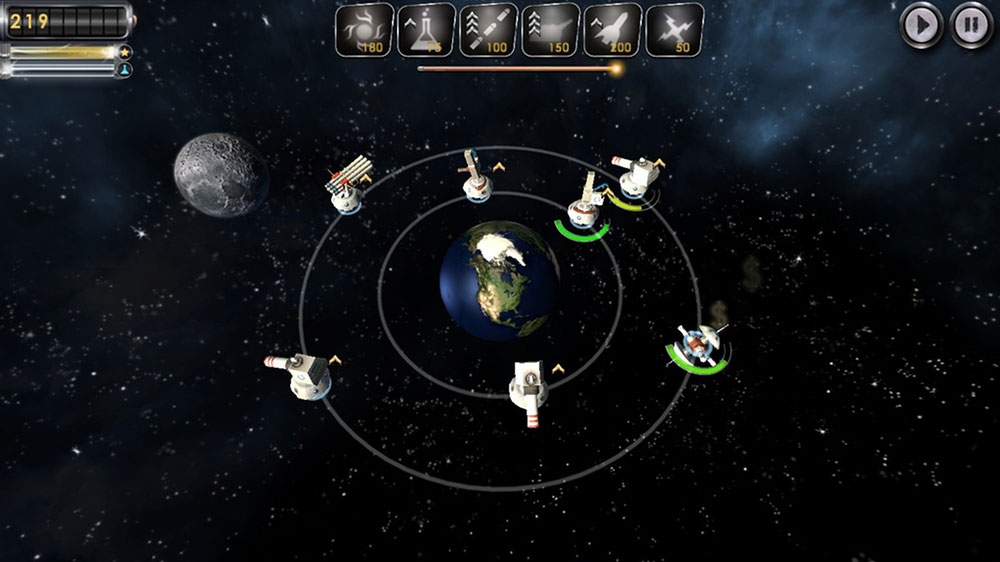Pick the rocket upgrade costing 200
This screenshot has width=1000, height=562.
tap(612, 30)
